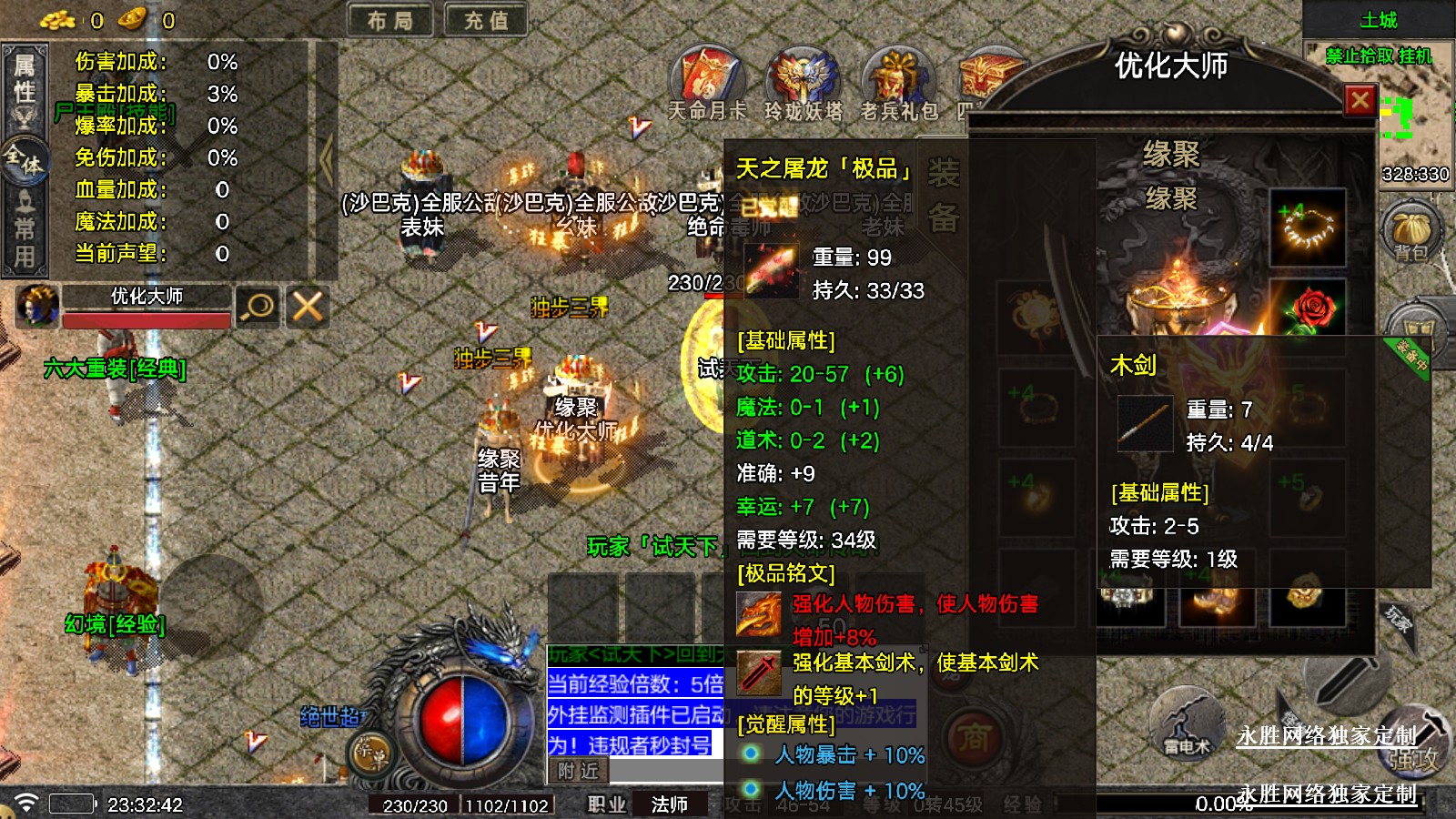
Task: Open the 菜单 menu button
Action: click(x=371, y=753)
